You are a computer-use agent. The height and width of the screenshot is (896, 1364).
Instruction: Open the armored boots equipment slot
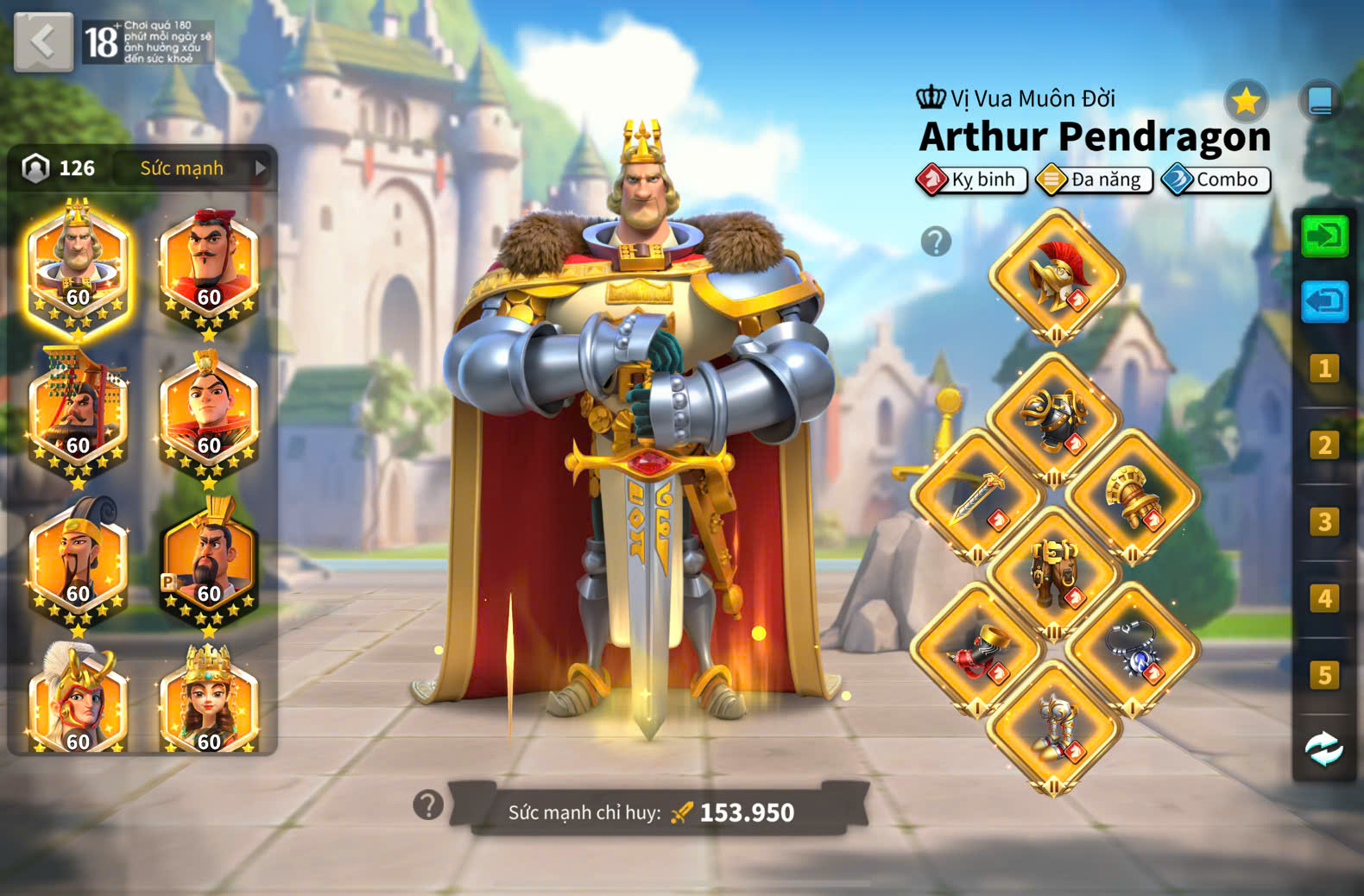1054,727
